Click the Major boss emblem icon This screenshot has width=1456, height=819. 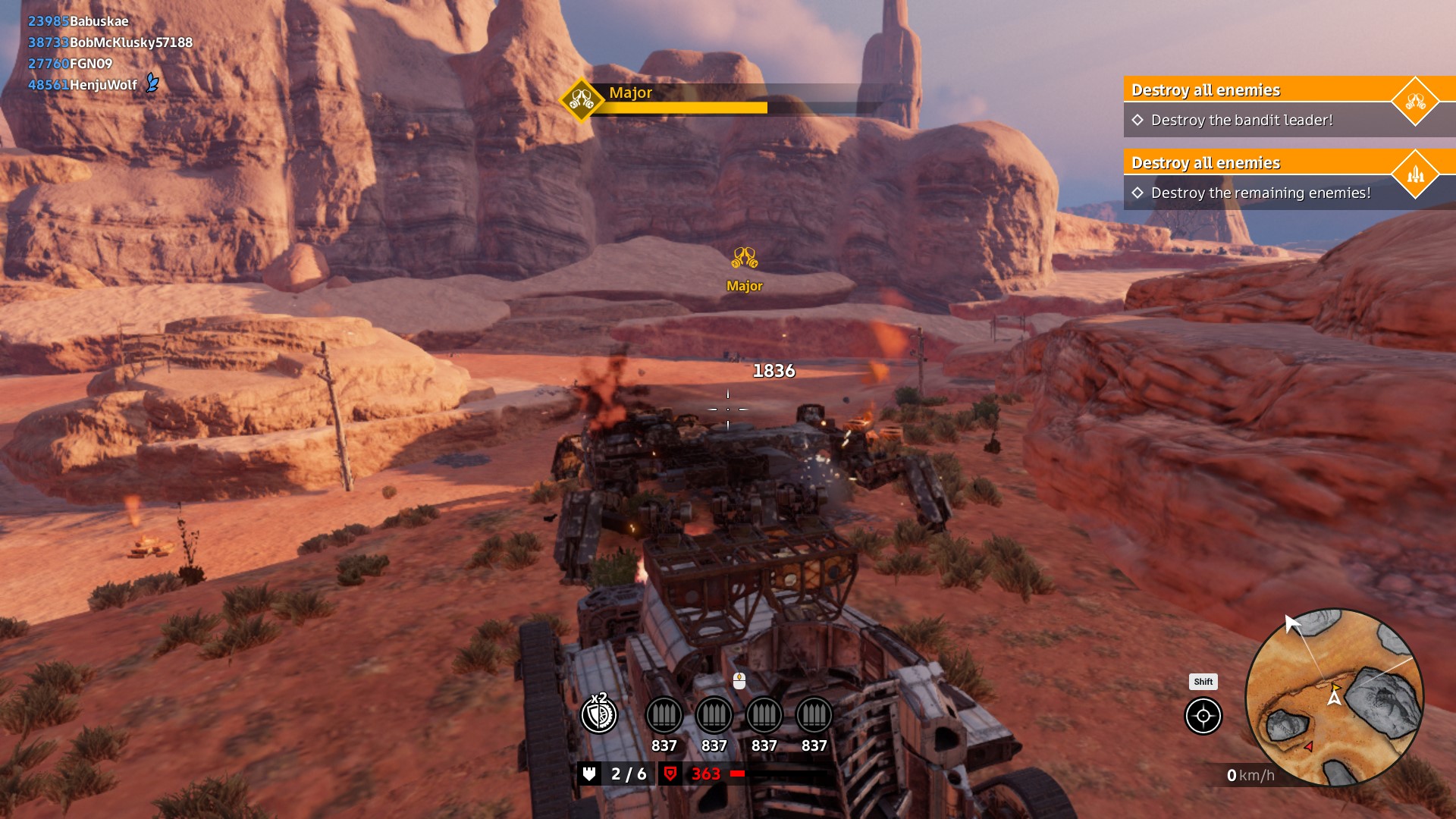(582, 100)
